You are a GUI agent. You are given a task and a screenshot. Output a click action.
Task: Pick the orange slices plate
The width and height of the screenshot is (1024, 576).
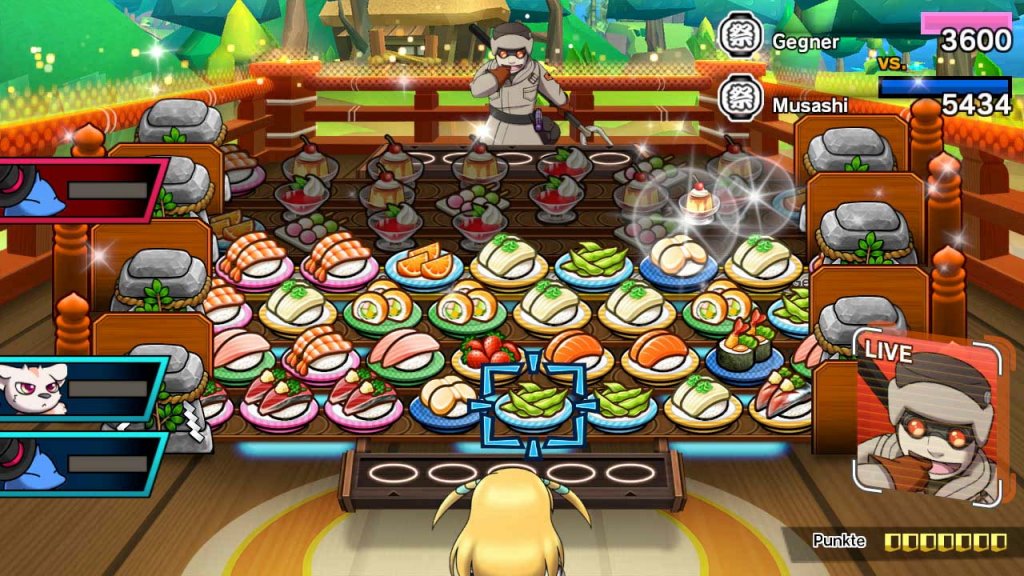[424, 264]
